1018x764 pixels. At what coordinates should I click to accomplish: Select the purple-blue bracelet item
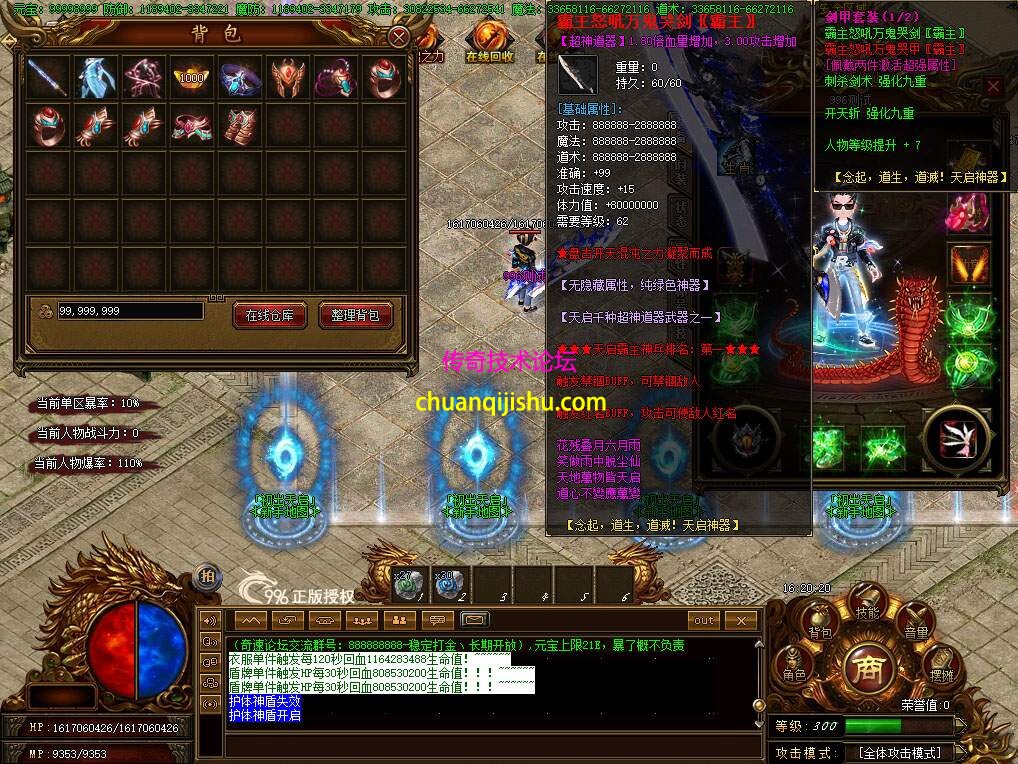[x=239, y=77]
